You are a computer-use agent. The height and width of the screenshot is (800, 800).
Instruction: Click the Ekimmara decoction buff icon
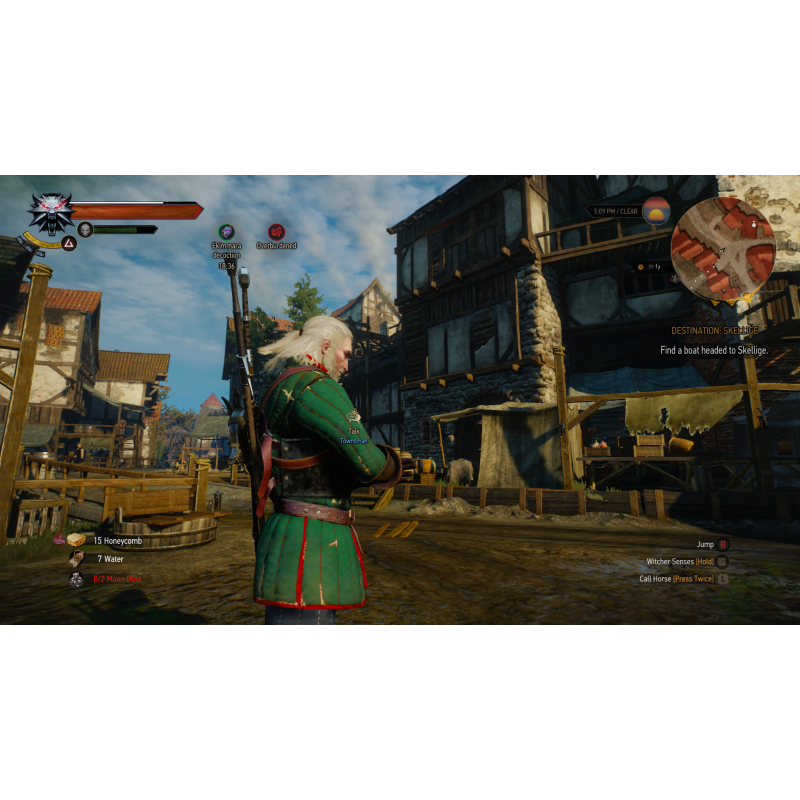[227, 231]
